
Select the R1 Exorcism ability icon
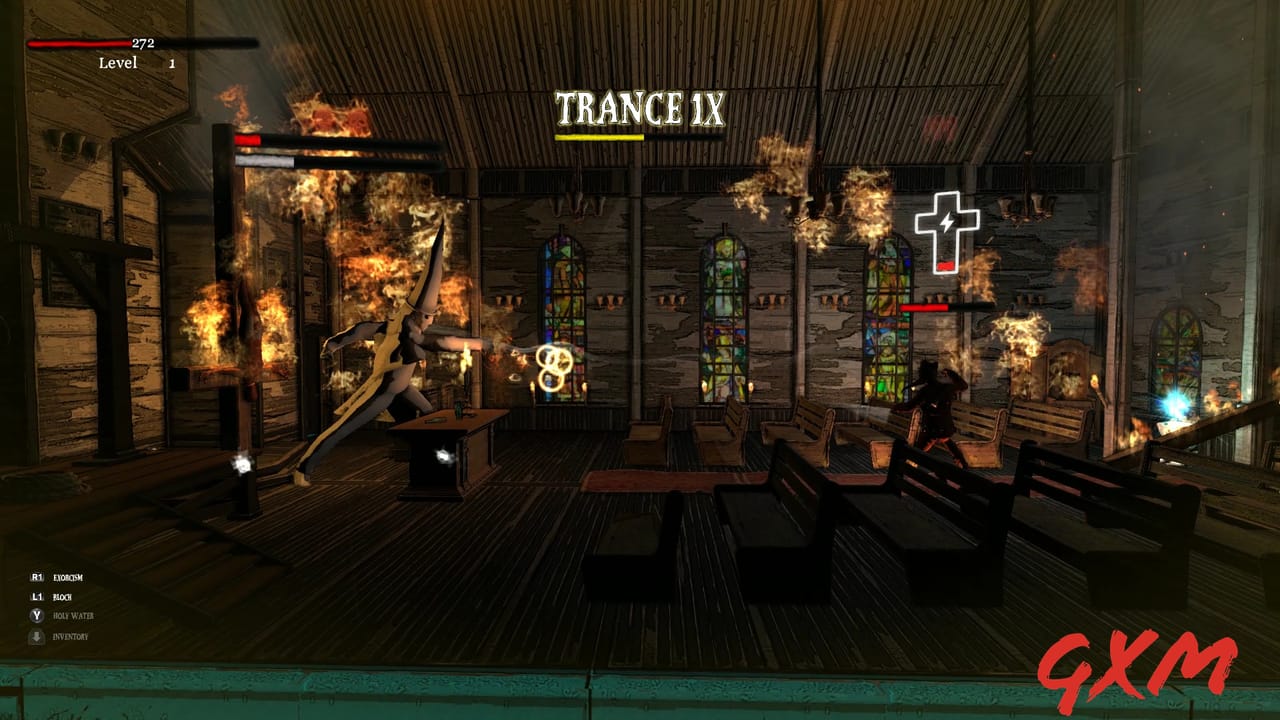tap(35, 578)
